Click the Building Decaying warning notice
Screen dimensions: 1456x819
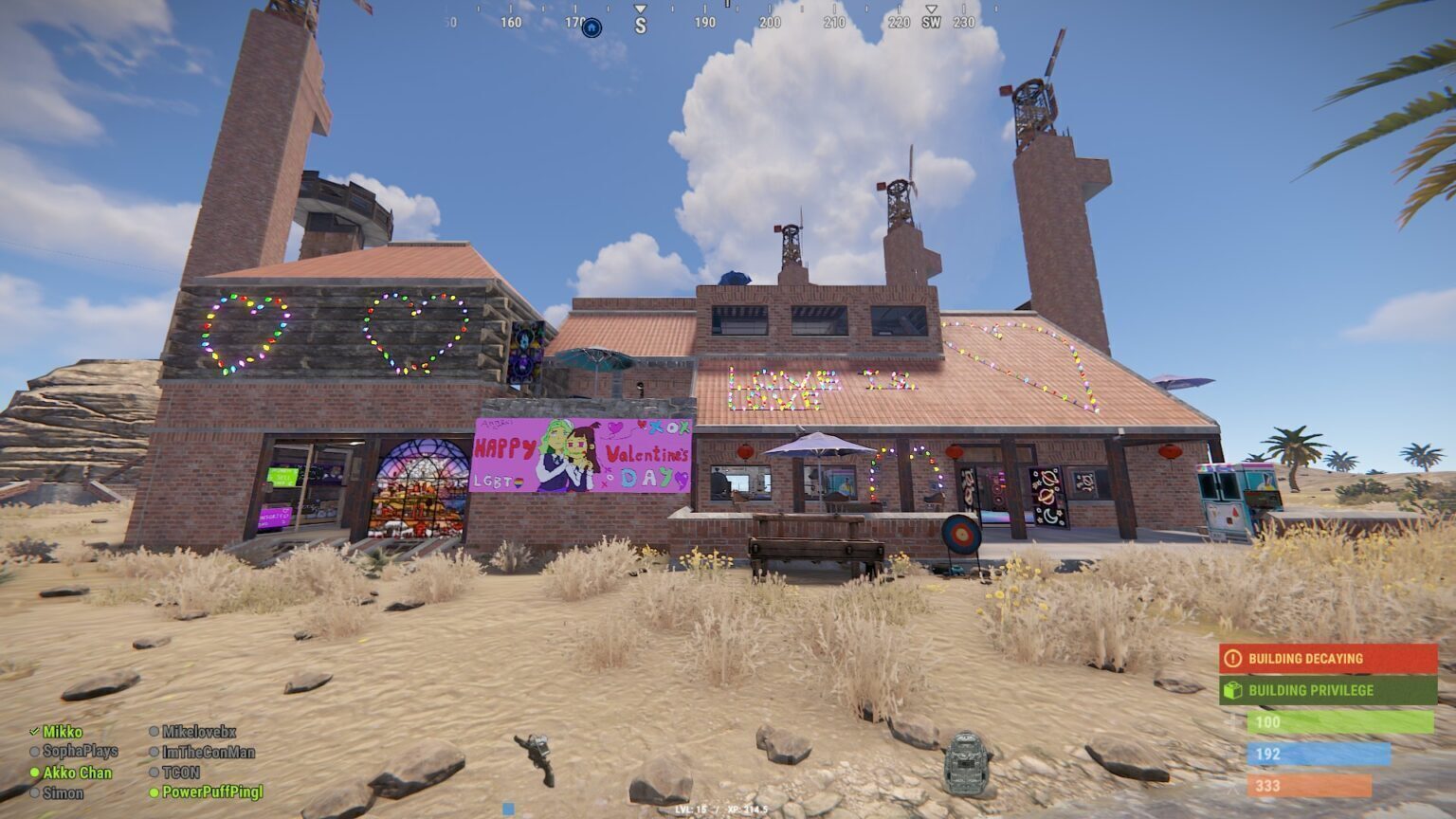click(x=1328, y=658)
